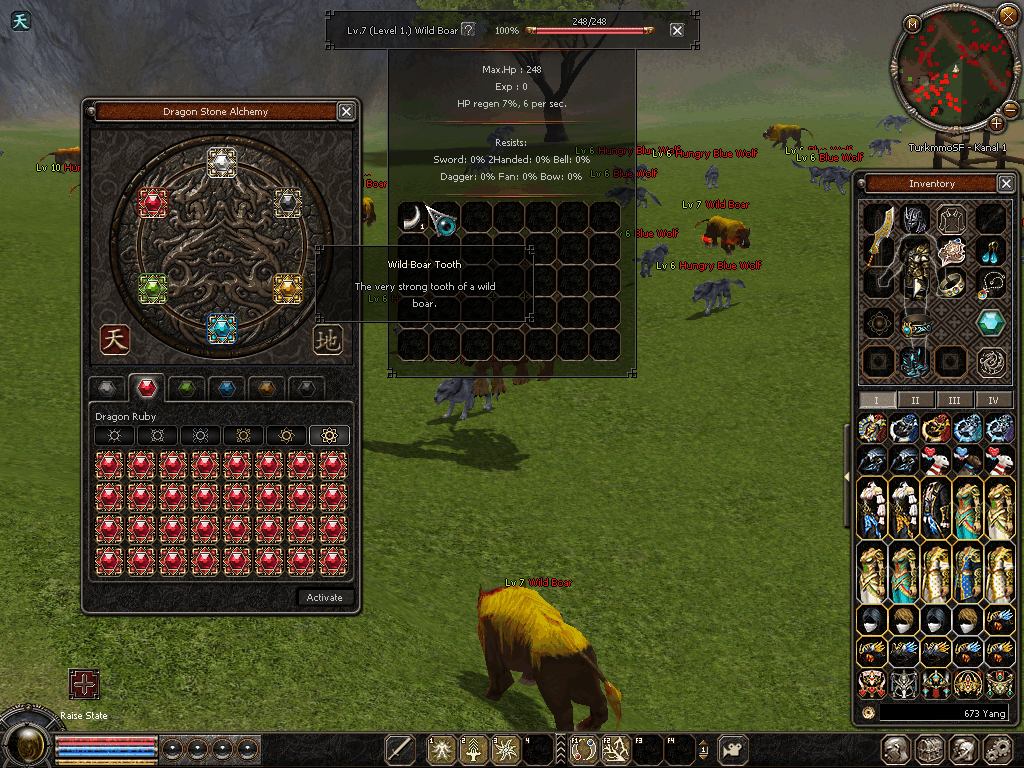Click the Raise State red cross icon
Screen dimensions: 1024x768
tap(84, 684)
